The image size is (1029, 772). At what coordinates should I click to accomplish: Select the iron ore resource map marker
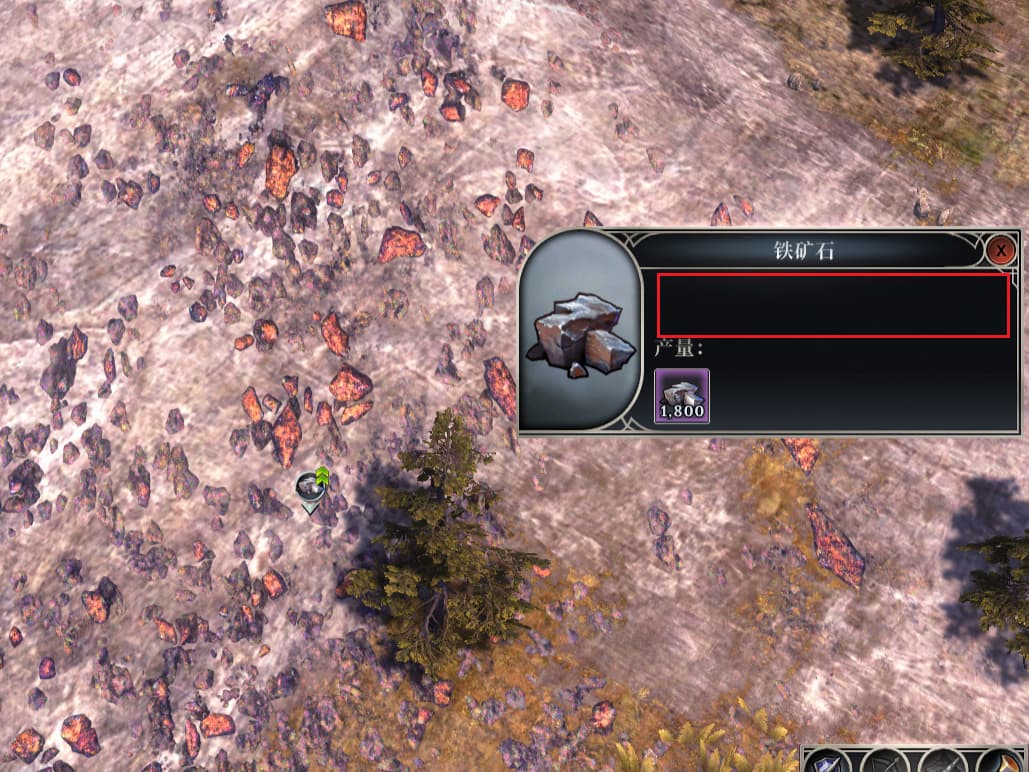[x=311, y=487]
